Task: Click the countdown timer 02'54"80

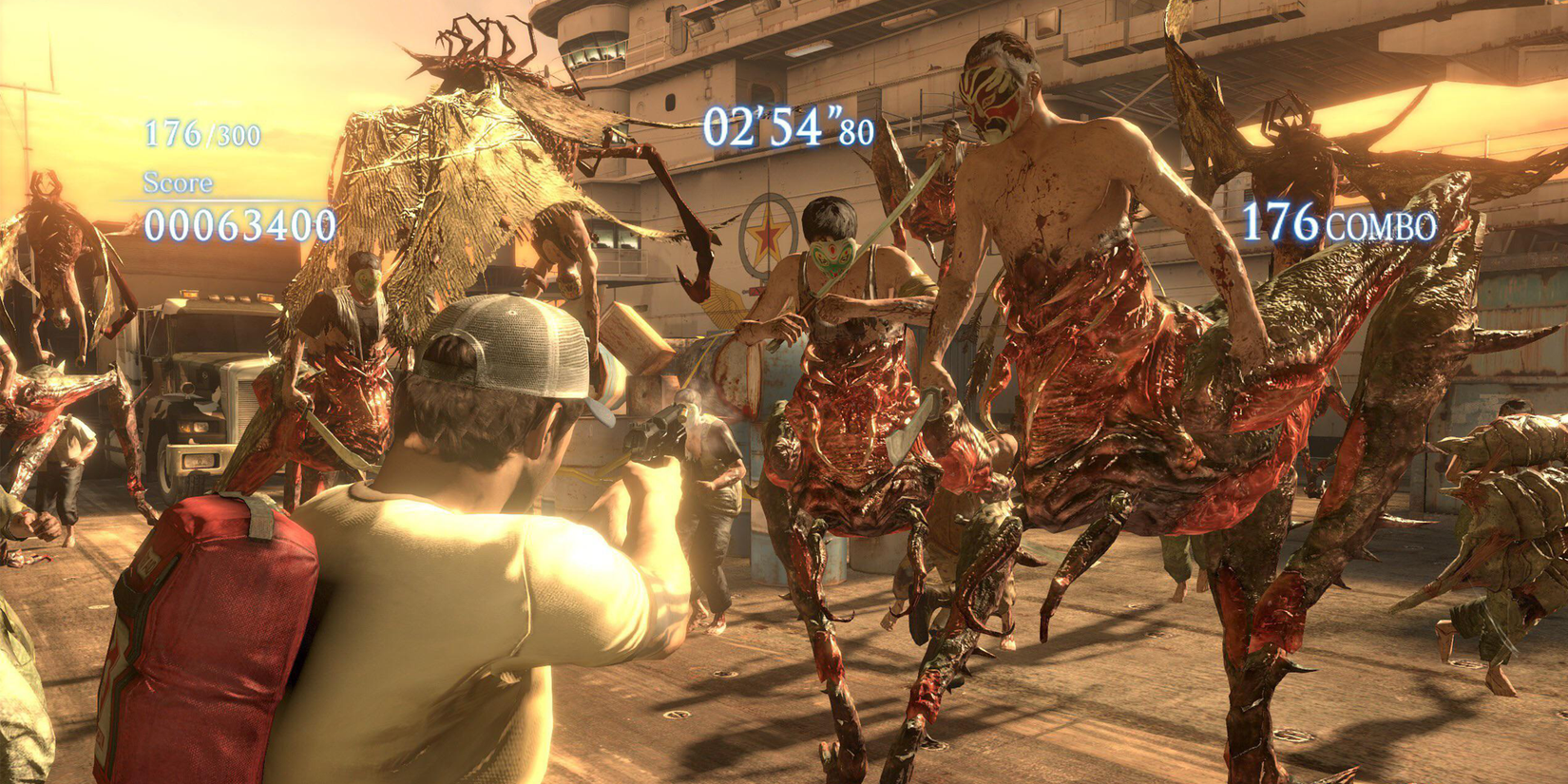Action: (789, 126)
